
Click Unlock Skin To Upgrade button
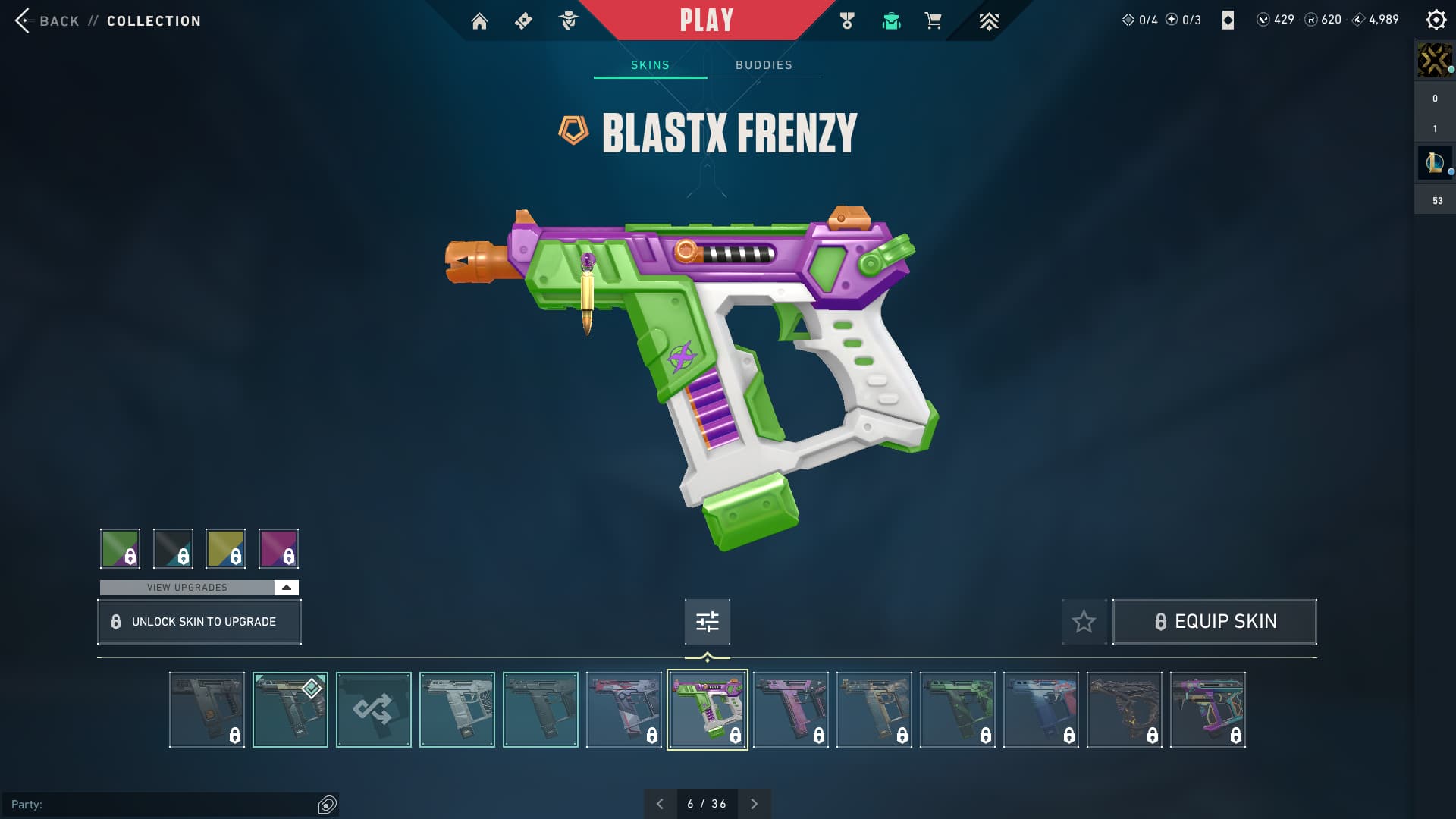(199, 622)
